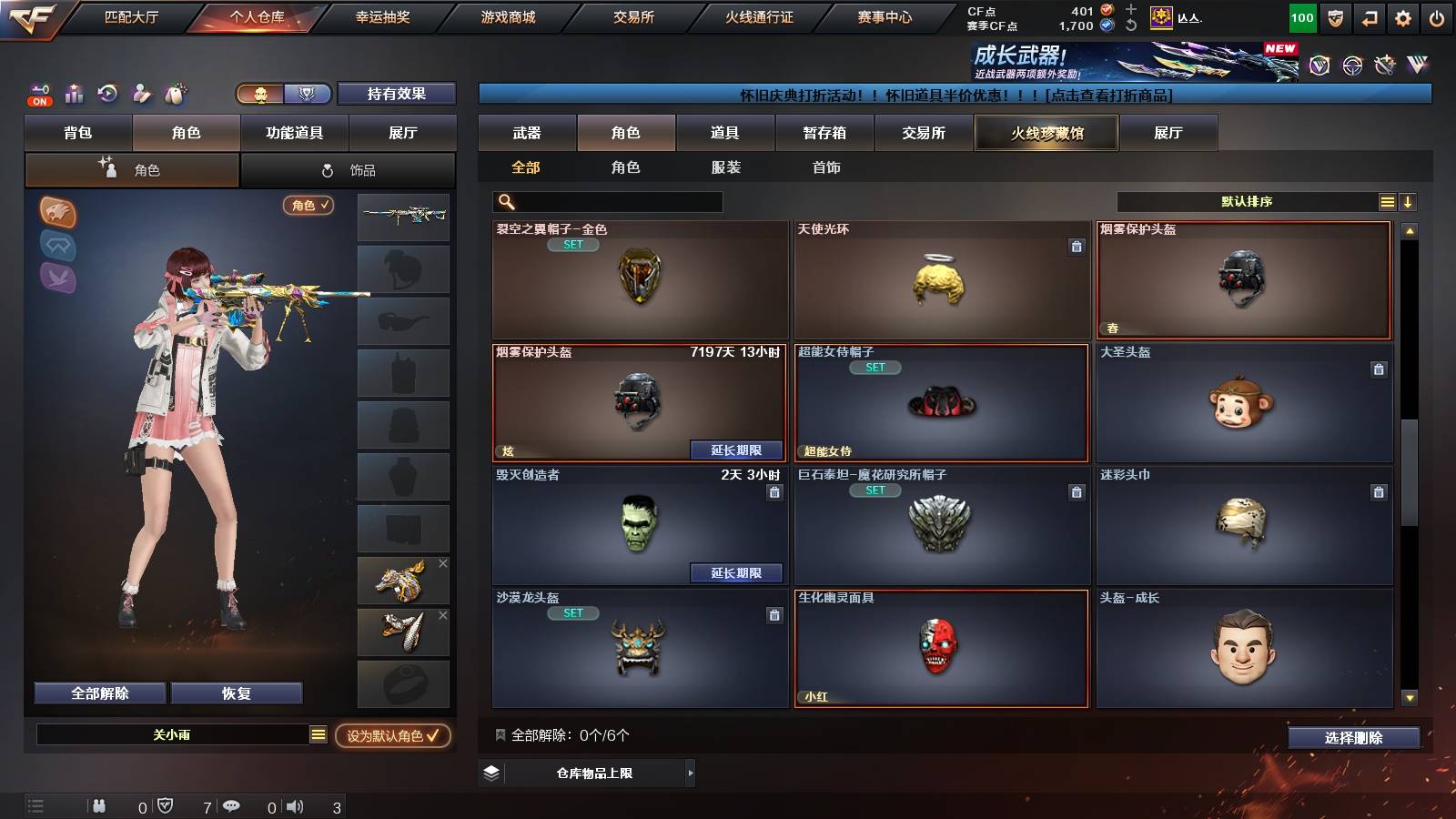Click the 全部解除 button under the character
The width and height of the screenshot is (1456, 819).
click(x=98, y=693)
